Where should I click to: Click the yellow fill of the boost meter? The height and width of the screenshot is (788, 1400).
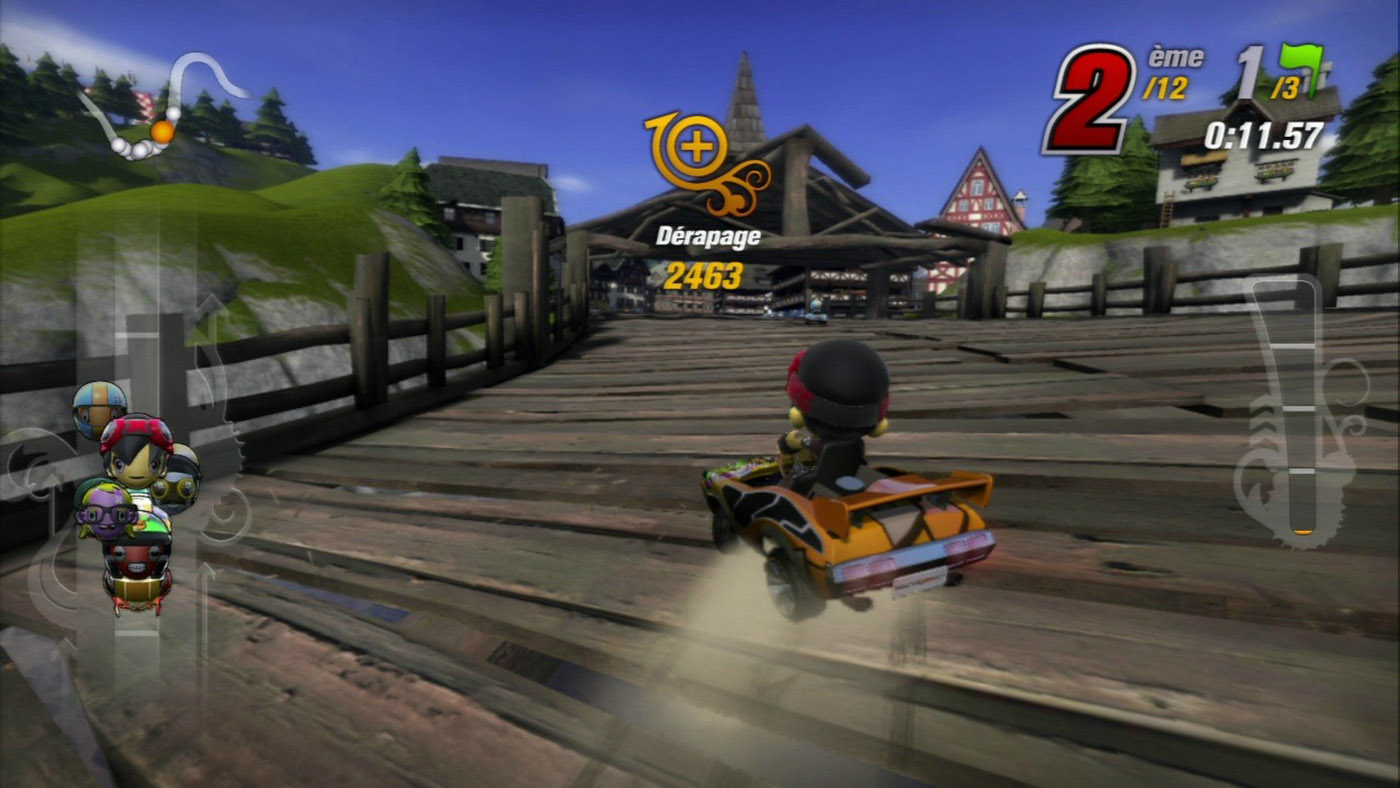point(1304,531)
